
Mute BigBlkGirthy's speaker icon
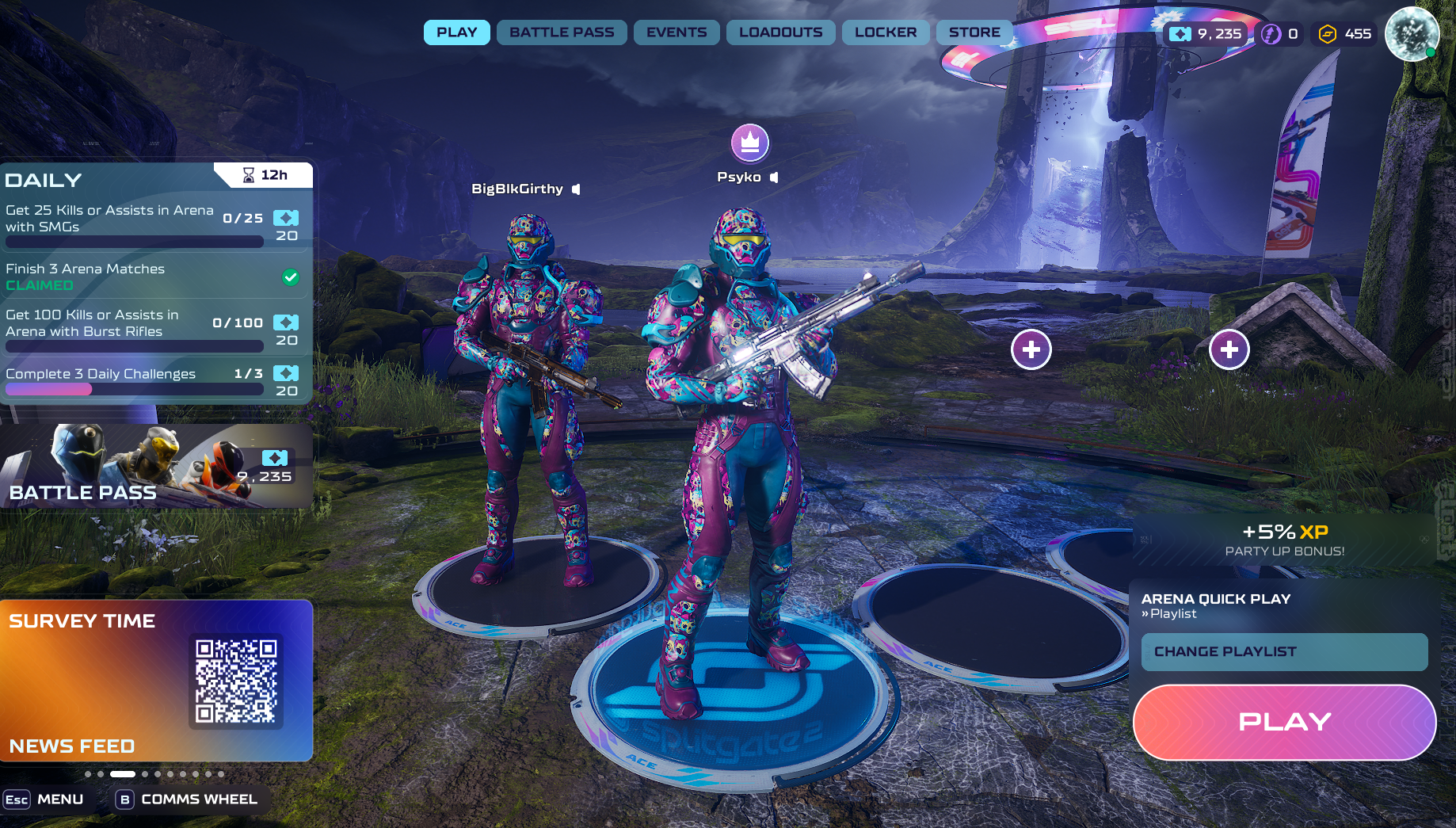pos(577,189)
